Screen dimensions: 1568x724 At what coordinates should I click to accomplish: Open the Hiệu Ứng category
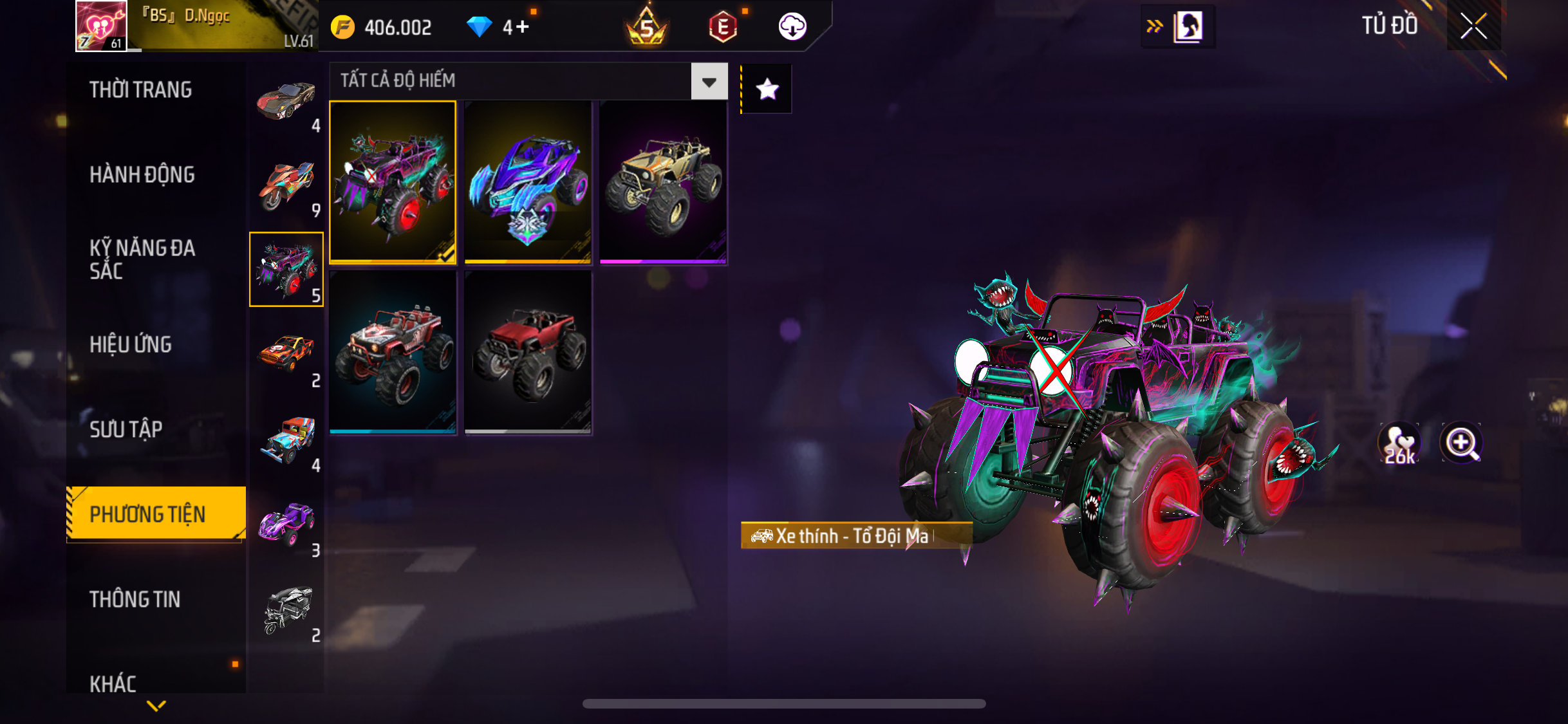pos(131,345)
